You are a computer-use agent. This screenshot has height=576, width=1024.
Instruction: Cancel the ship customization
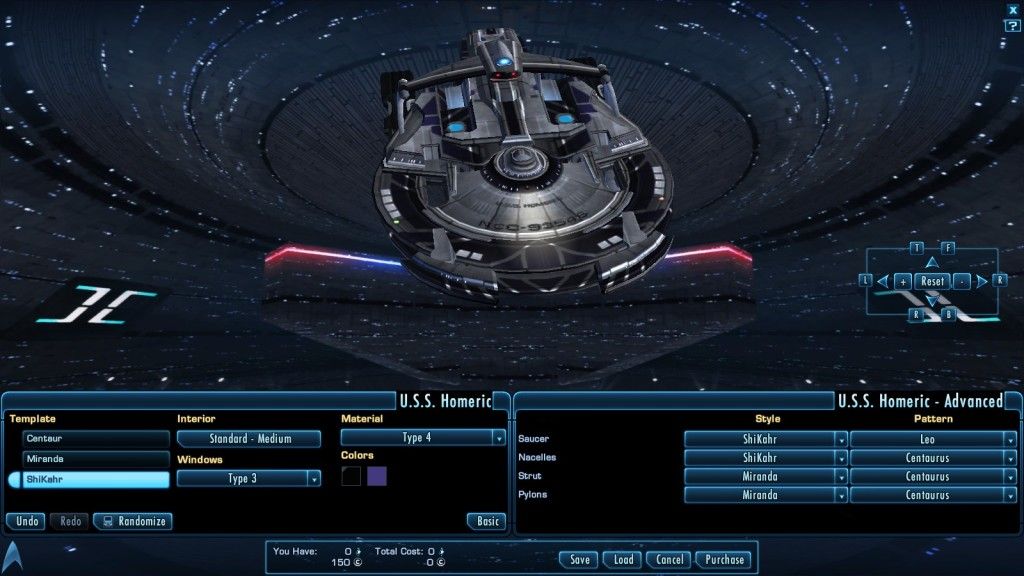(669, 560)
